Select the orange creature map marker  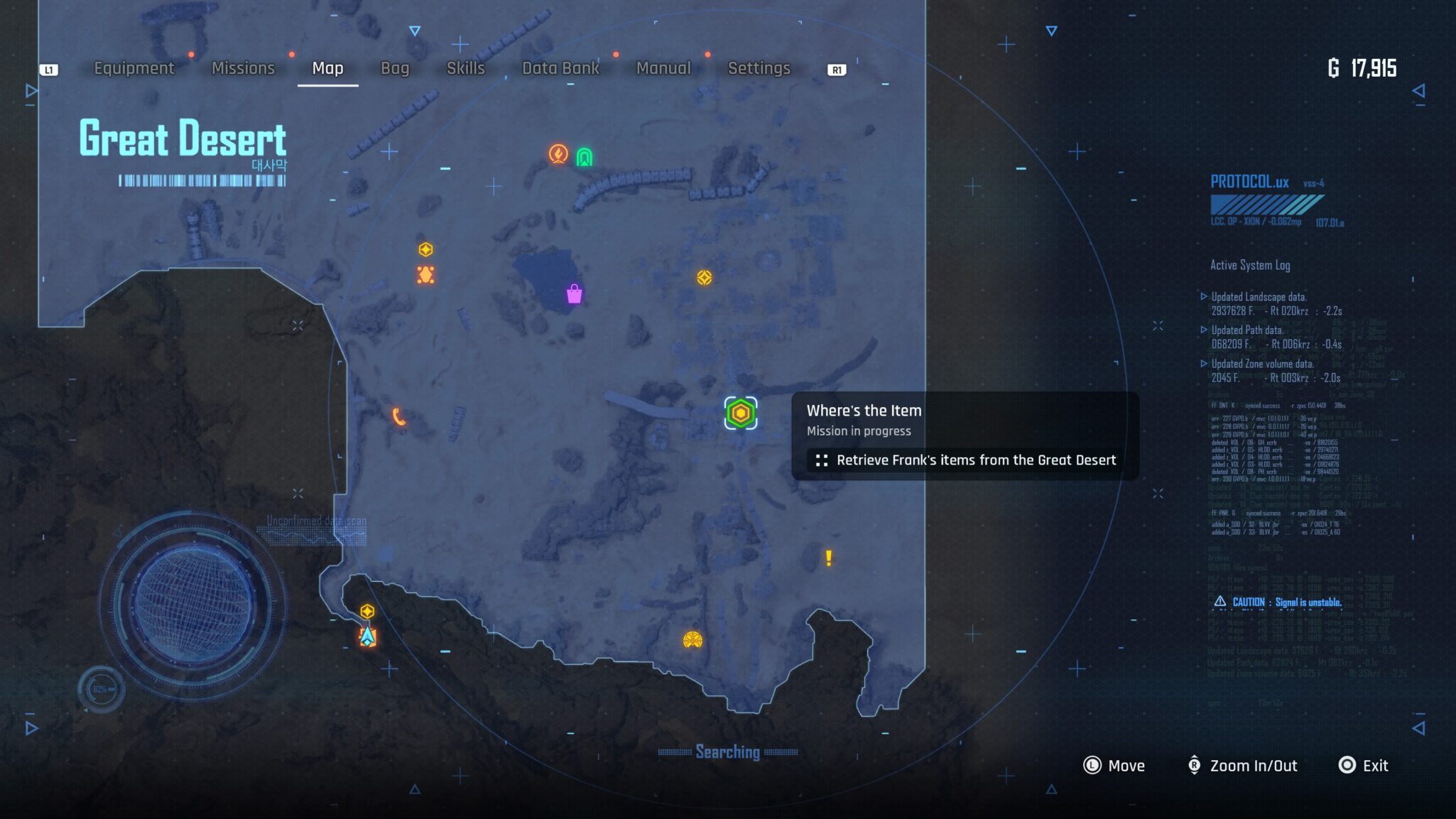coord(425,275)
